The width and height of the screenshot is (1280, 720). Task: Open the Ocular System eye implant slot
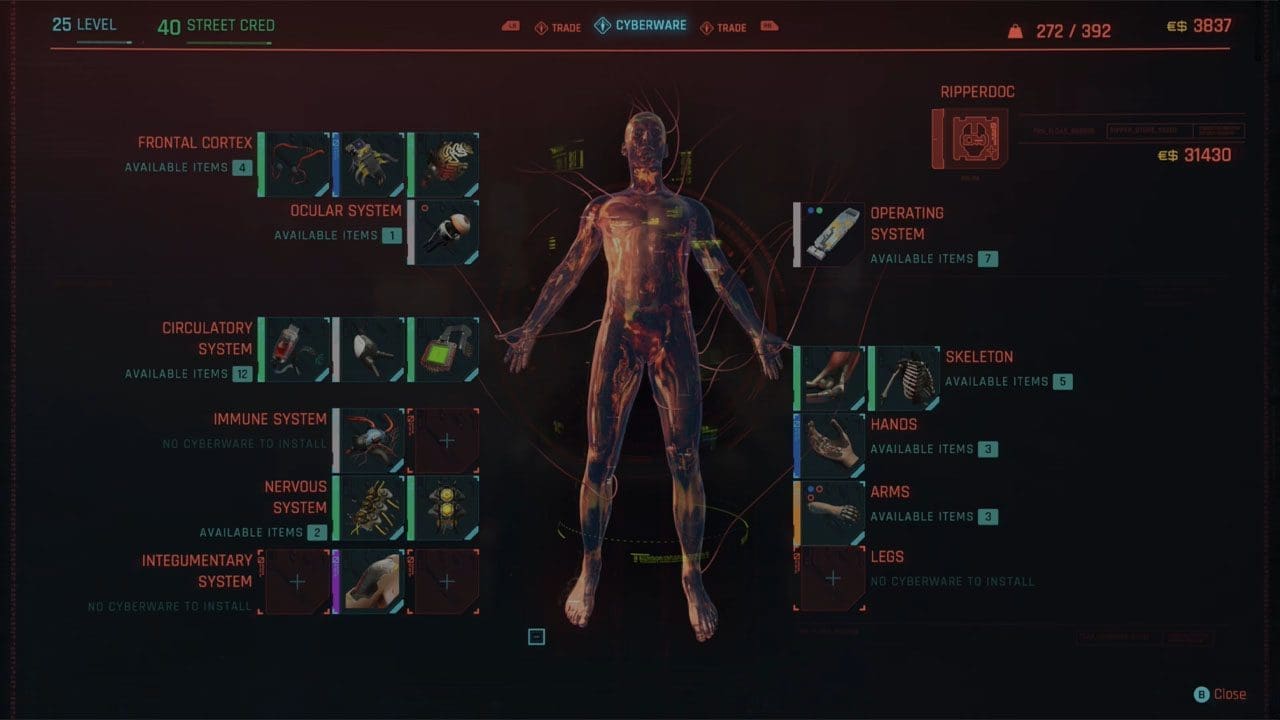446,232
